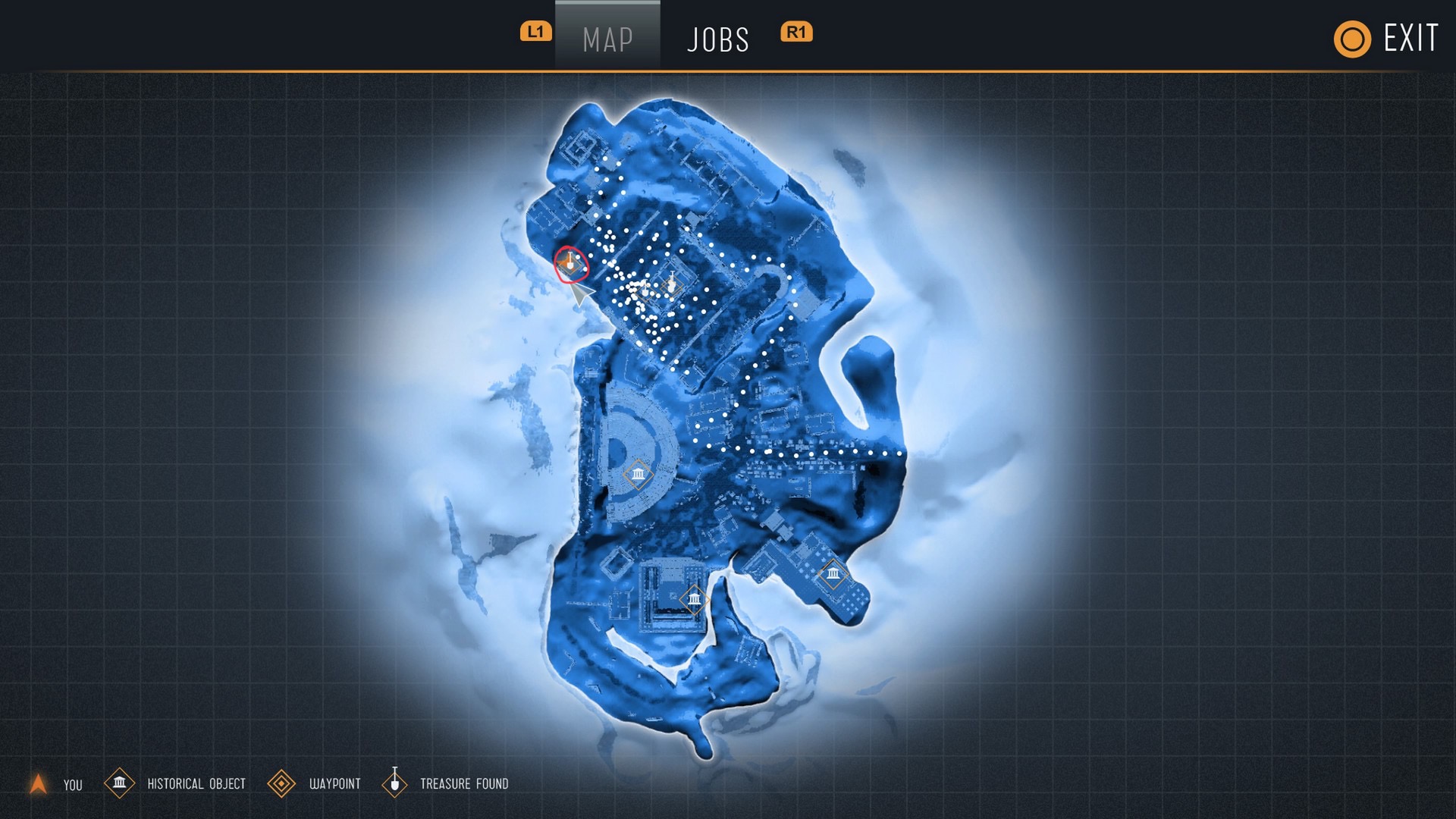Switch to the Jobs tab
Screen dimensions: 1456x819
(717, 39)
